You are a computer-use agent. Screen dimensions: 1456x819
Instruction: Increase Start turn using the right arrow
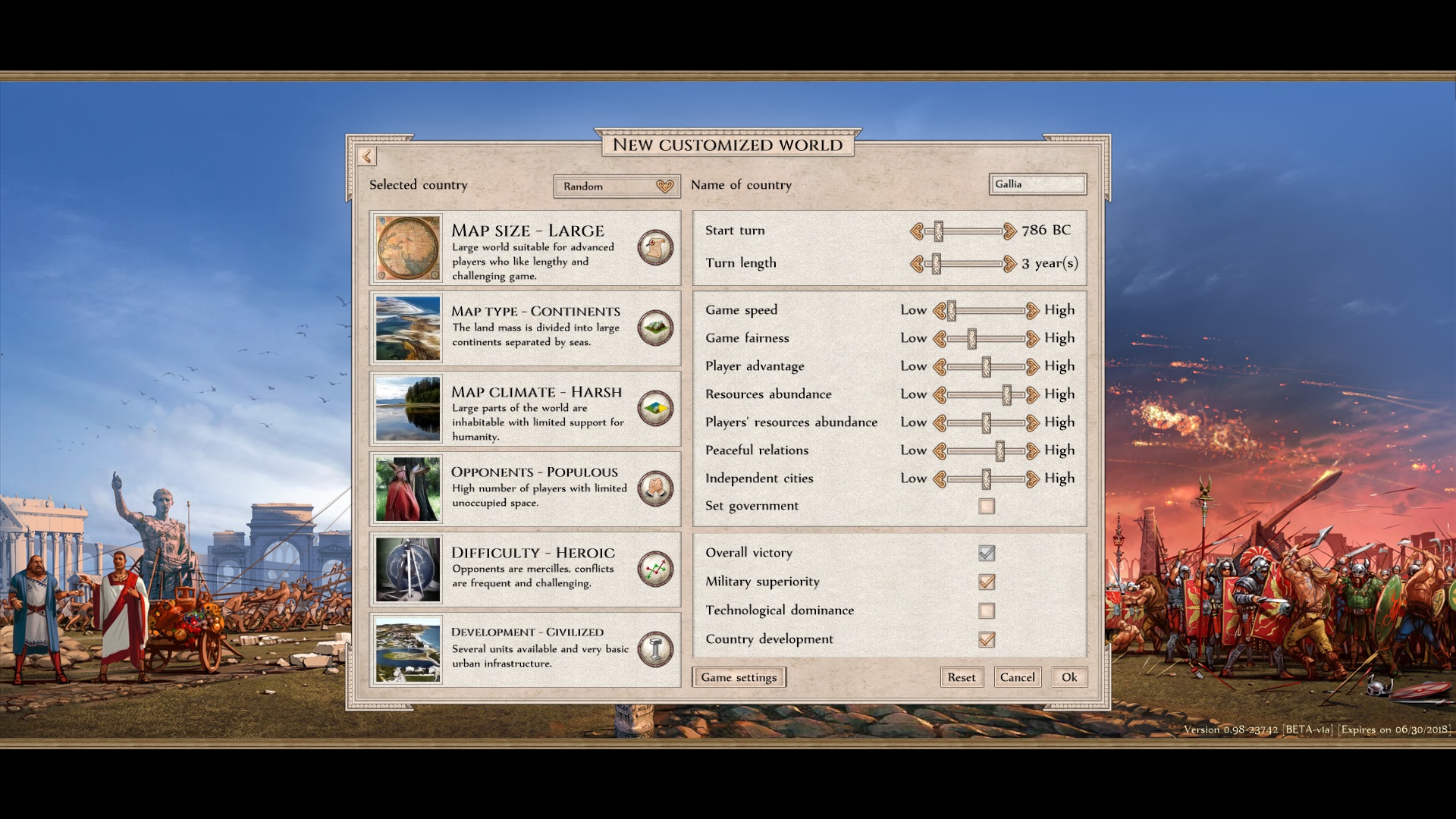pos(1009,230)
